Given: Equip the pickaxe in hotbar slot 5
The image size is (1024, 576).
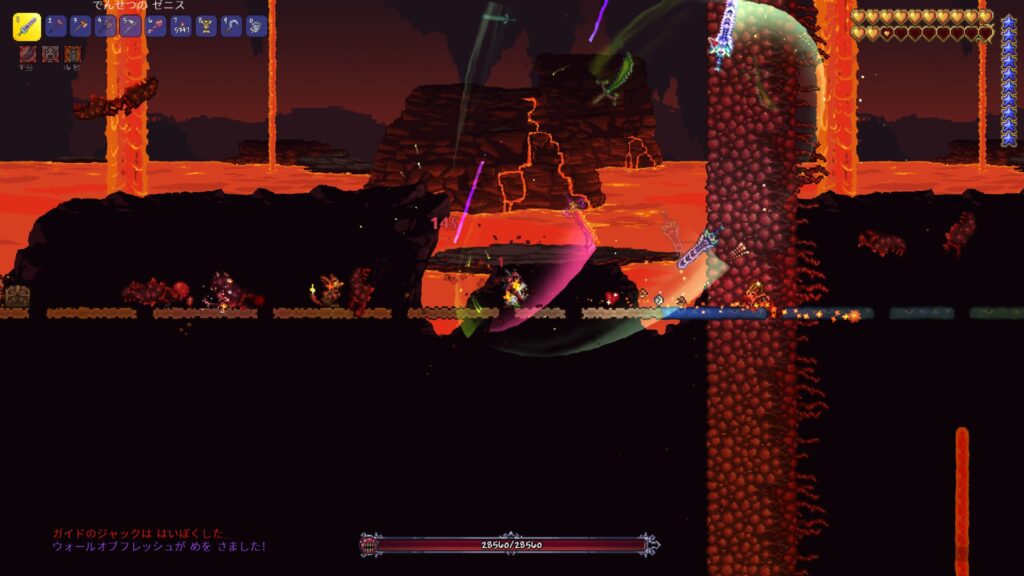Looking at the screenshot, I should (131, 27).
